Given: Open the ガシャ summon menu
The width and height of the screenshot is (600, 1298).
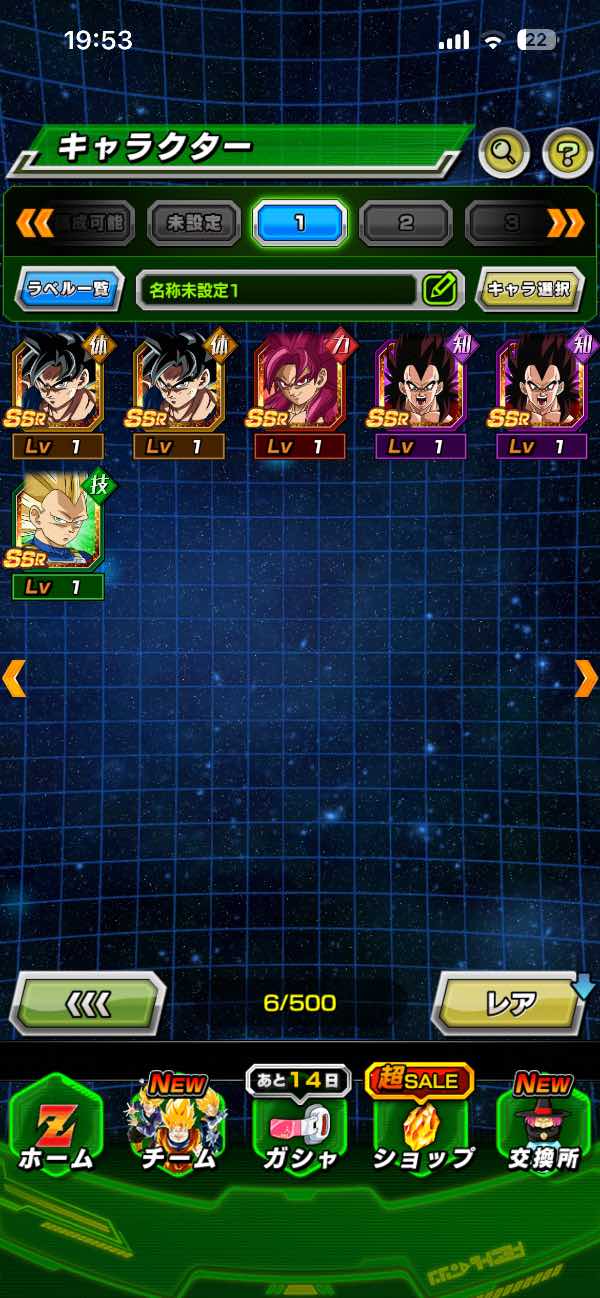Looking at the screenshot, I should (x=299, y=1125).
